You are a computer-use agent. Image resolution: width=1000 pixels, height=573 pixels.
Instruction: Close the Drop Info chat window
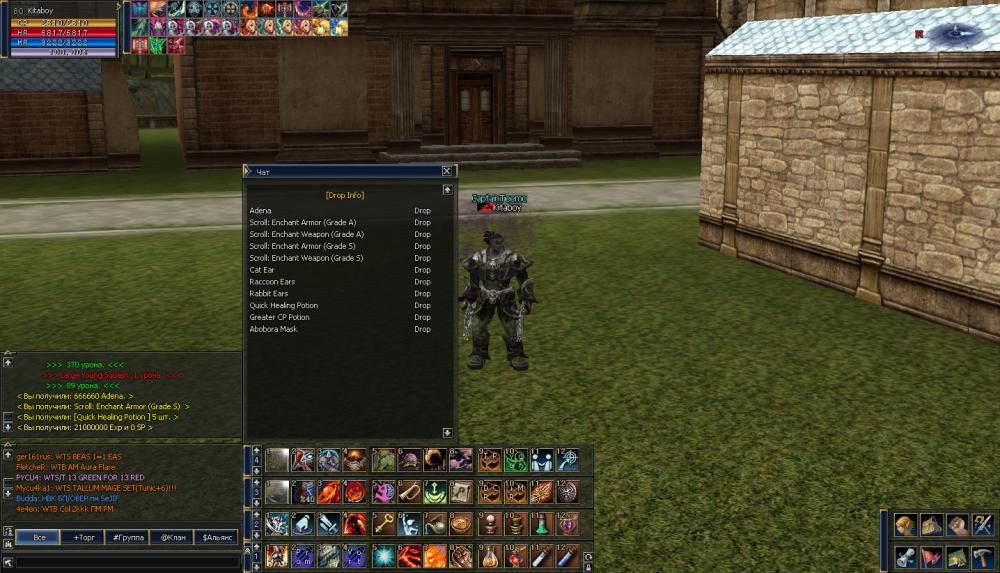447,171
